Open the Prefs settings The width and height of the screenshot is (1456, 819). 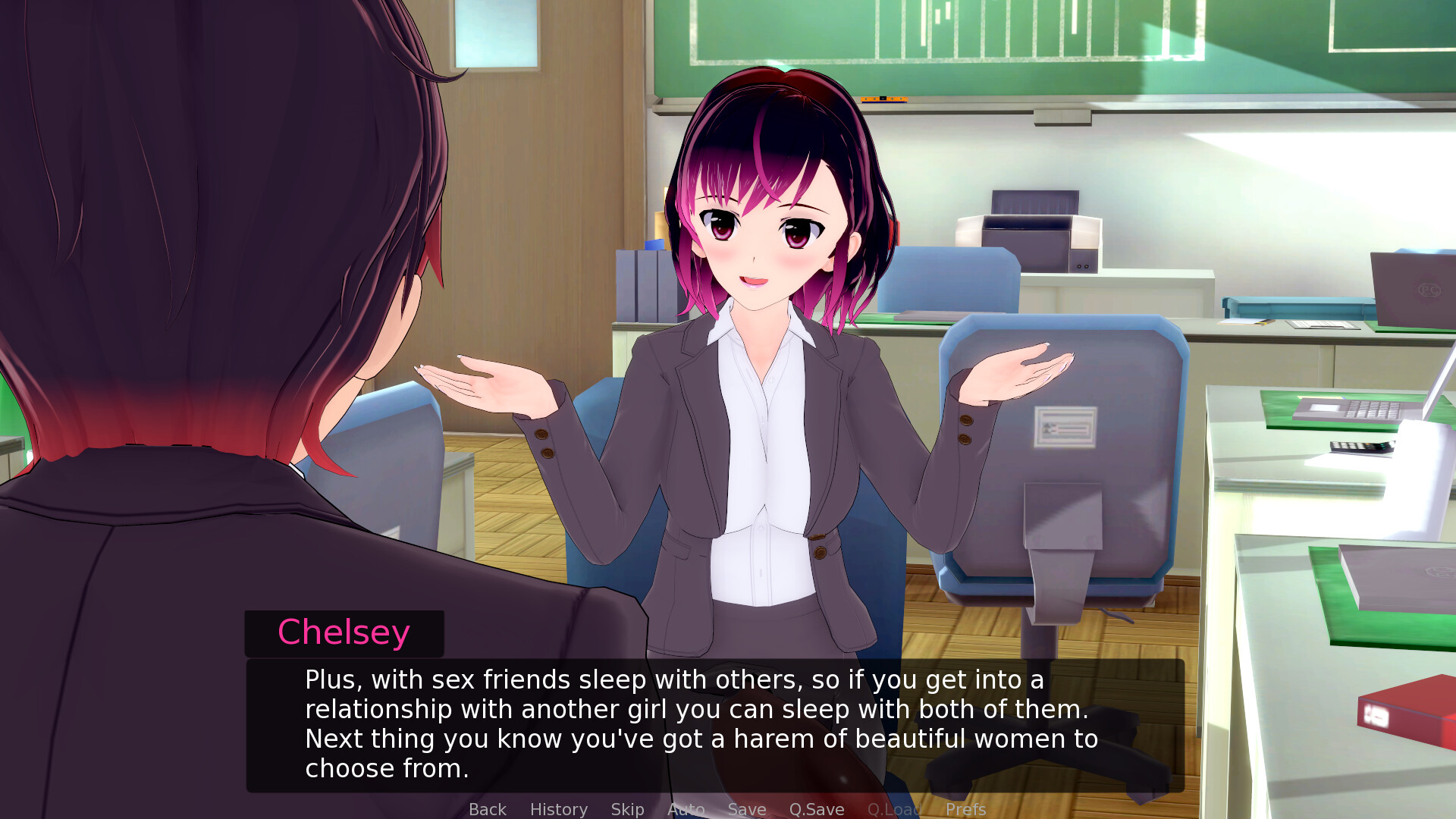[965, 809]
